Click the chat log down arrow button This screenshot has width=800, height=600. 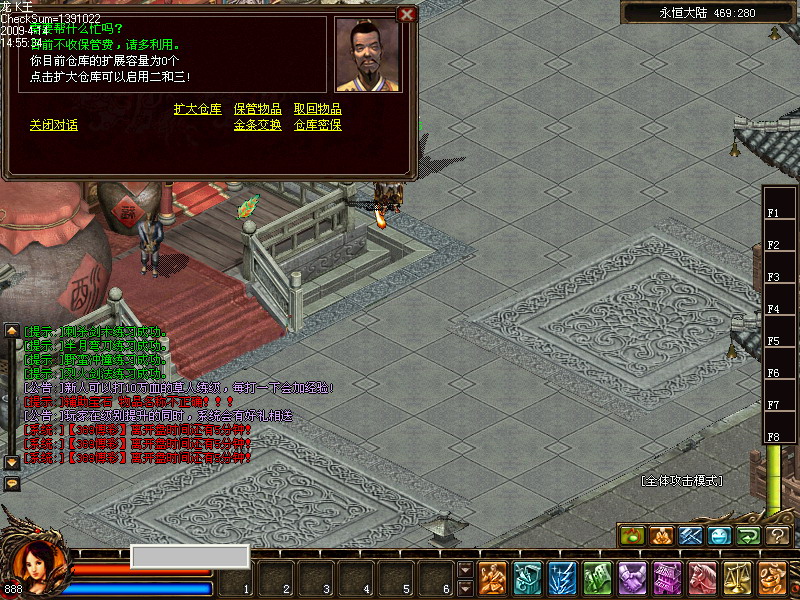coord(12,462)
